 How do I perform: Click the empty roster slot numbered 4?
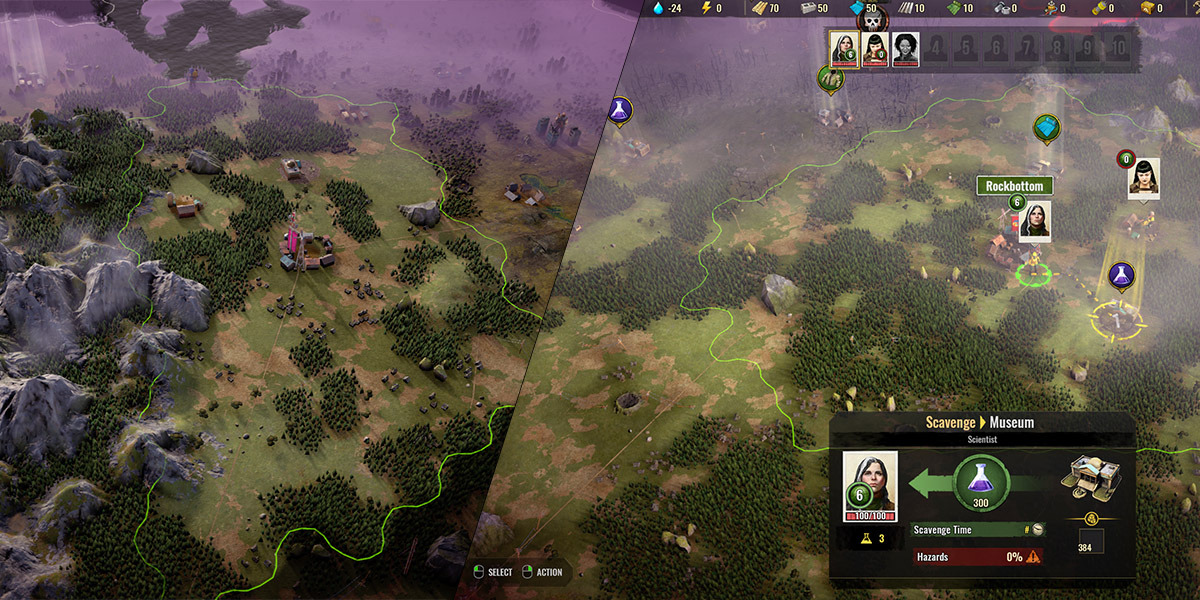pyautogui.click(x=936, y=48)
